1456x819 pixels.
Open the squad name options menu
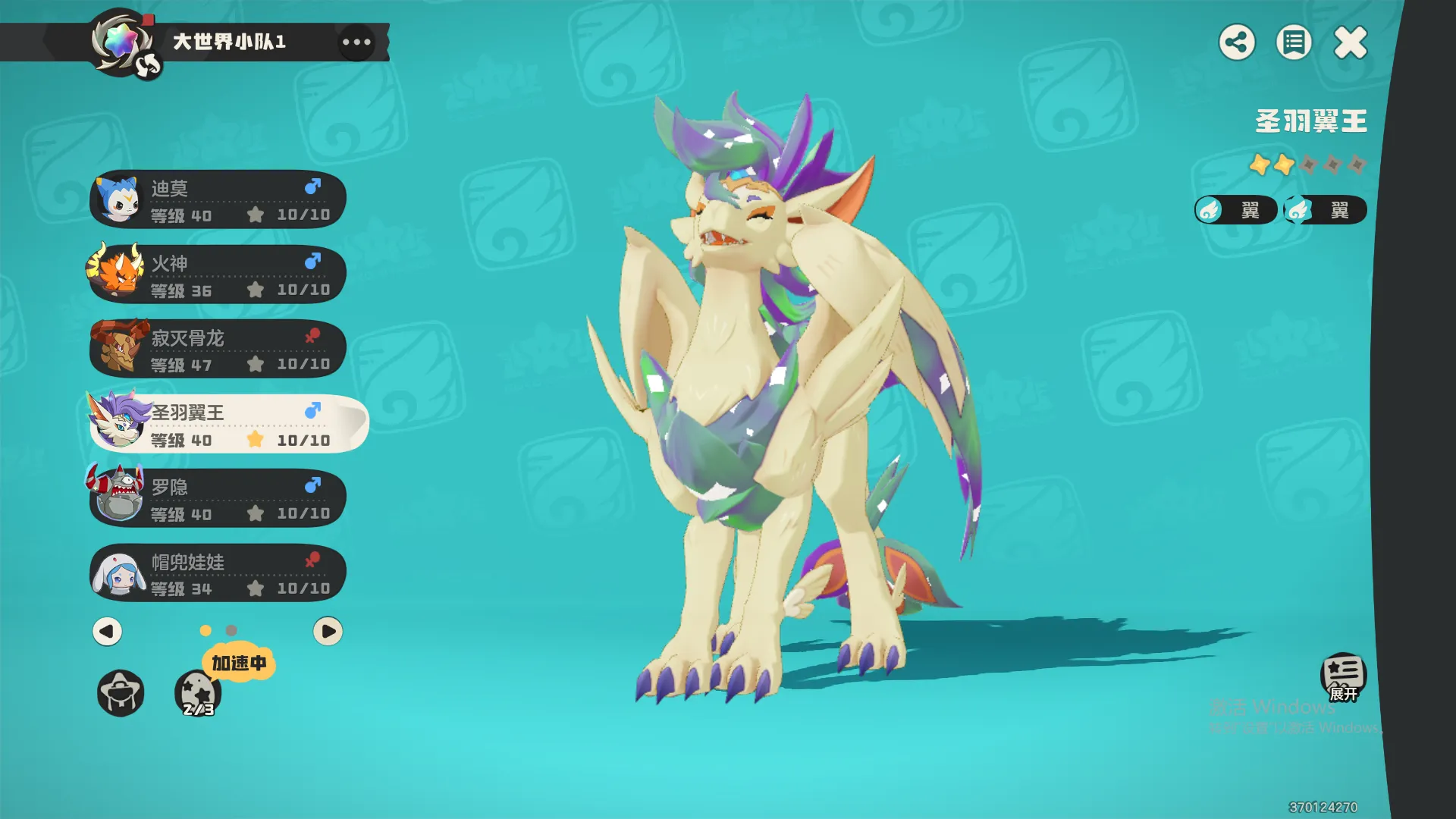356,42
